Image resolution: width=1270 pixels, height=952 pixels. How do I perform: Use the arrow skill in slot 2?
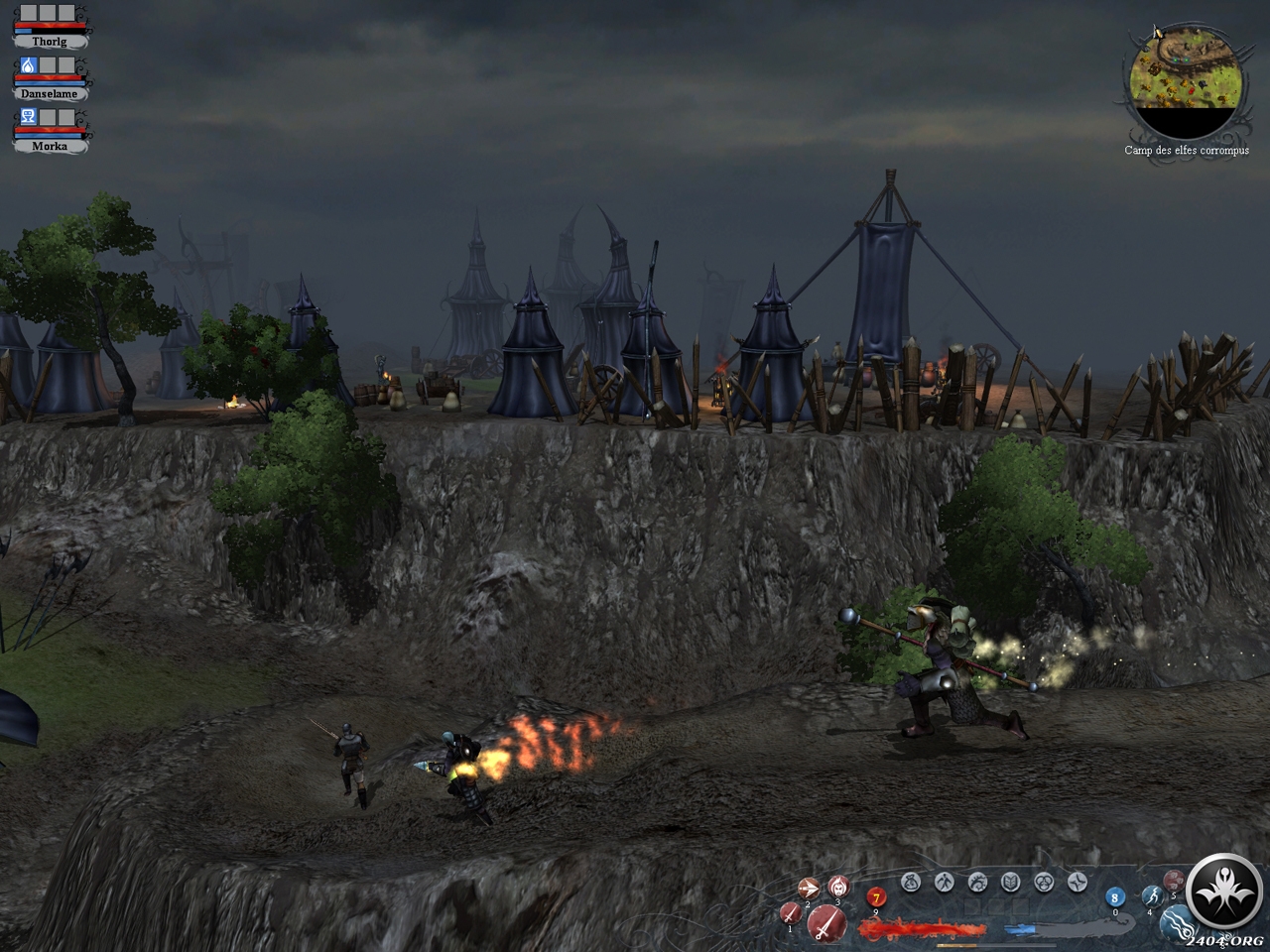tap(809, 890)
